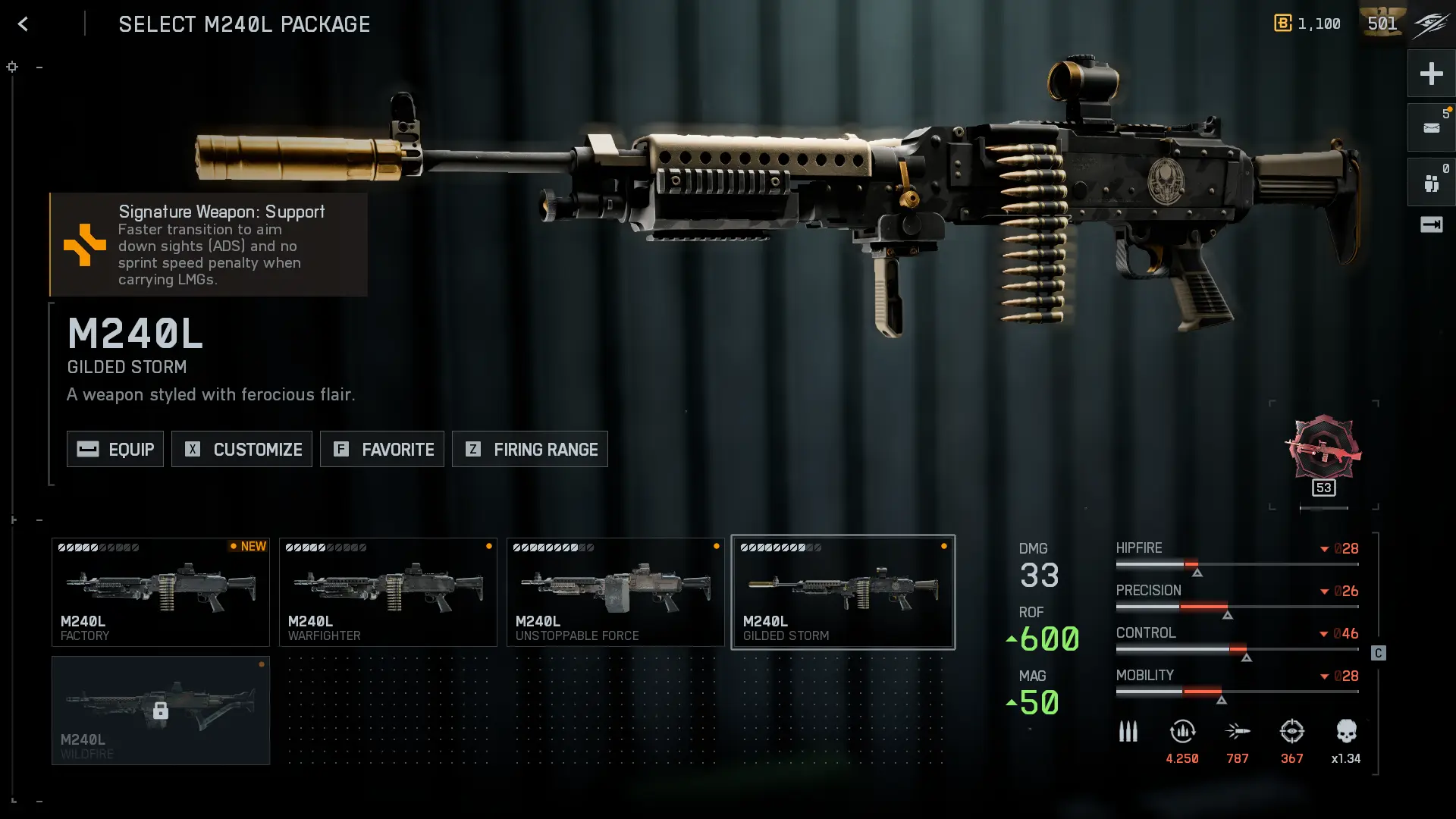Equip the Gilded Storm package
Image resolution: width=1456 pixels, height=819 pixels.
click(x=115, y=449)
